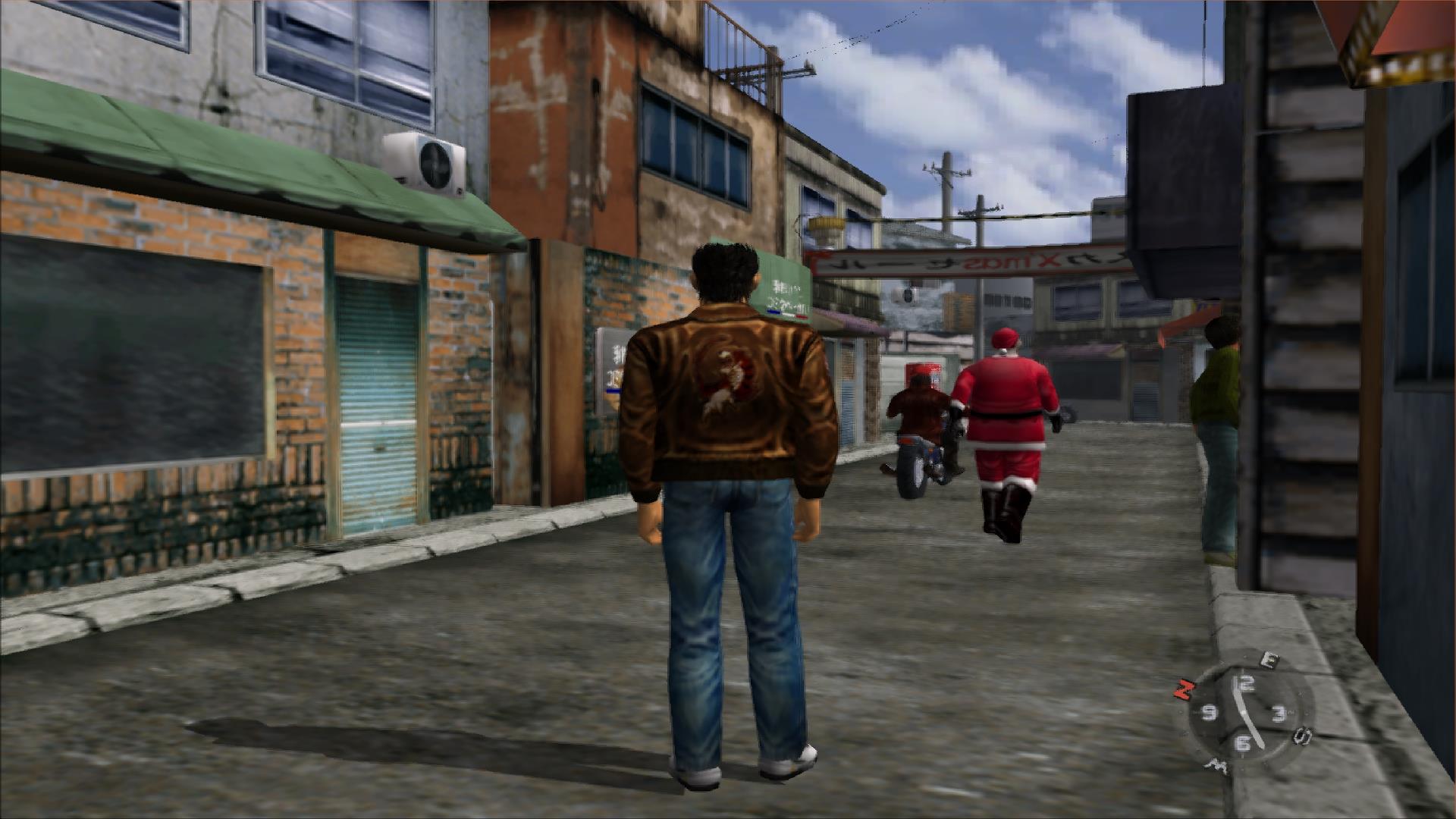Viewport: 1456px width, 819px height.
Task: Click the numeral 3 on the watch face
Action: pos(1279,714)
